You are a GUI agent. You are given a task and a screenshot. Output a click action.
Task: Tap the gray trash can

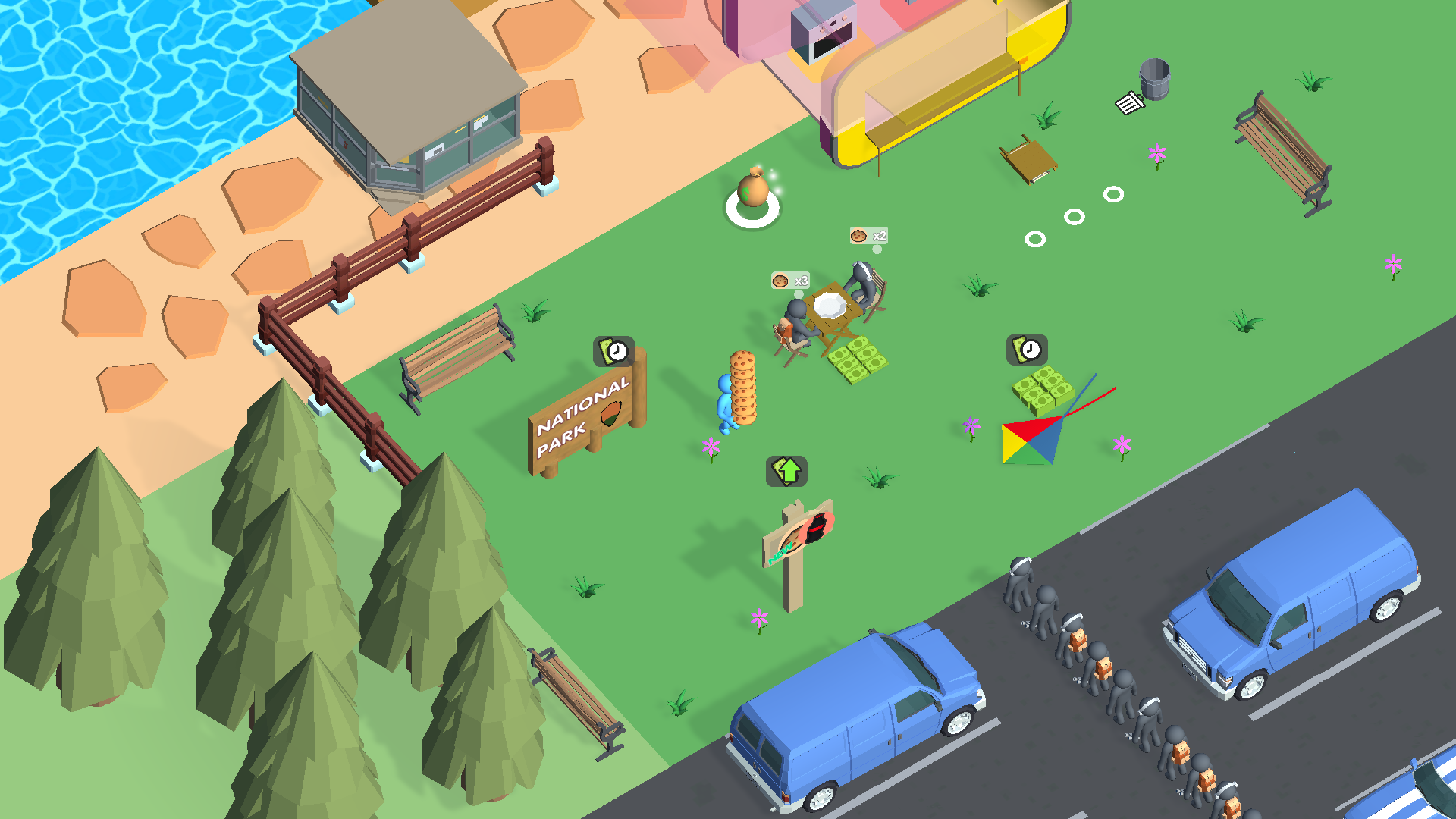click(x=1153, y=80)
